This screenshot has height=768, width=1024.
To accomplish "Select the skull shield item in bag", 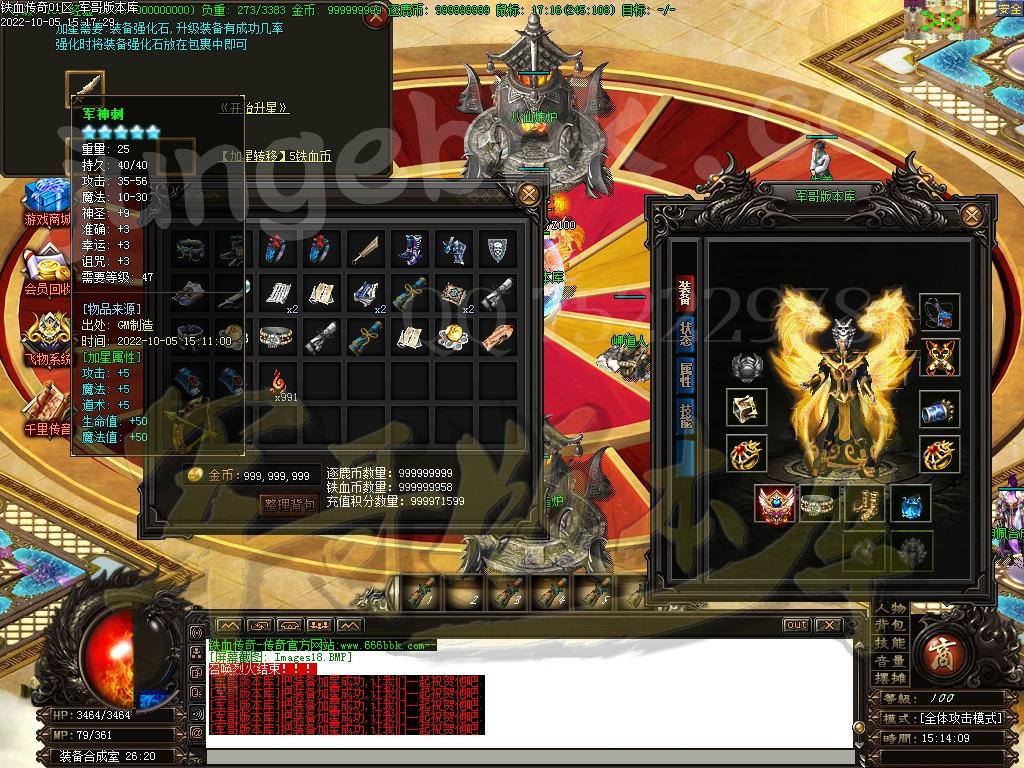I will [x=497, y=250].
